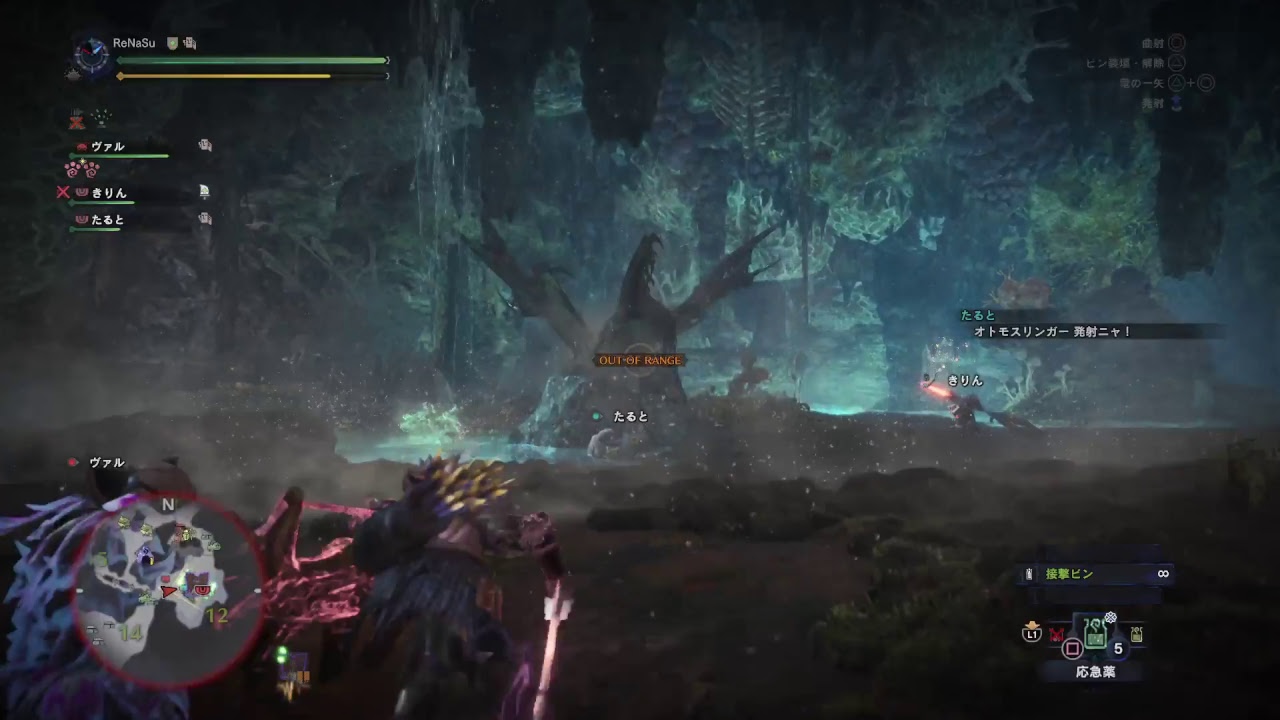Expand the stamina bar chevron

pyautogui.click(x=387, y=76)
